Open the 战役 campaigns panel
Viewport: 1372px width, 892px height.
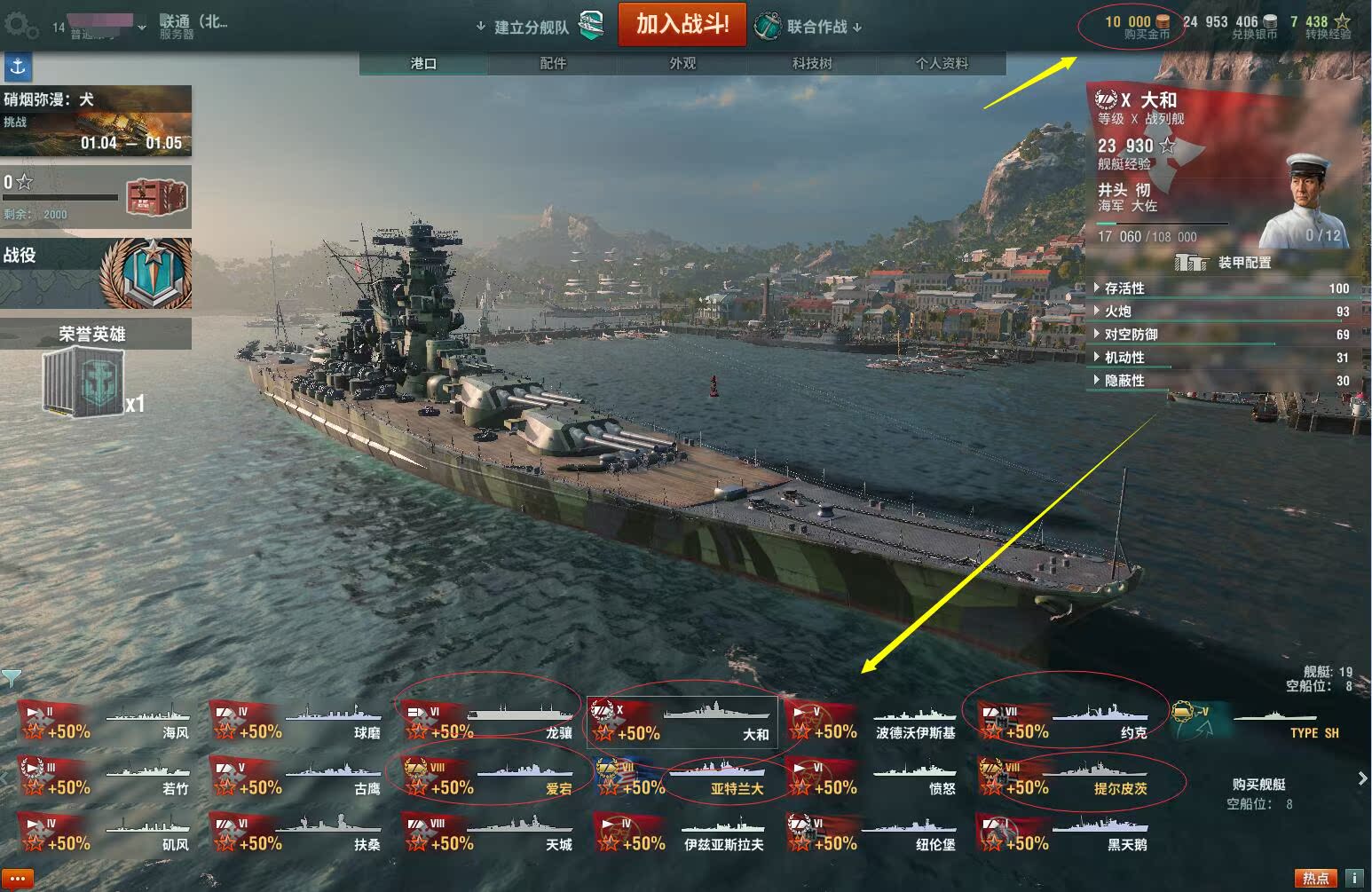click(96, 272)
